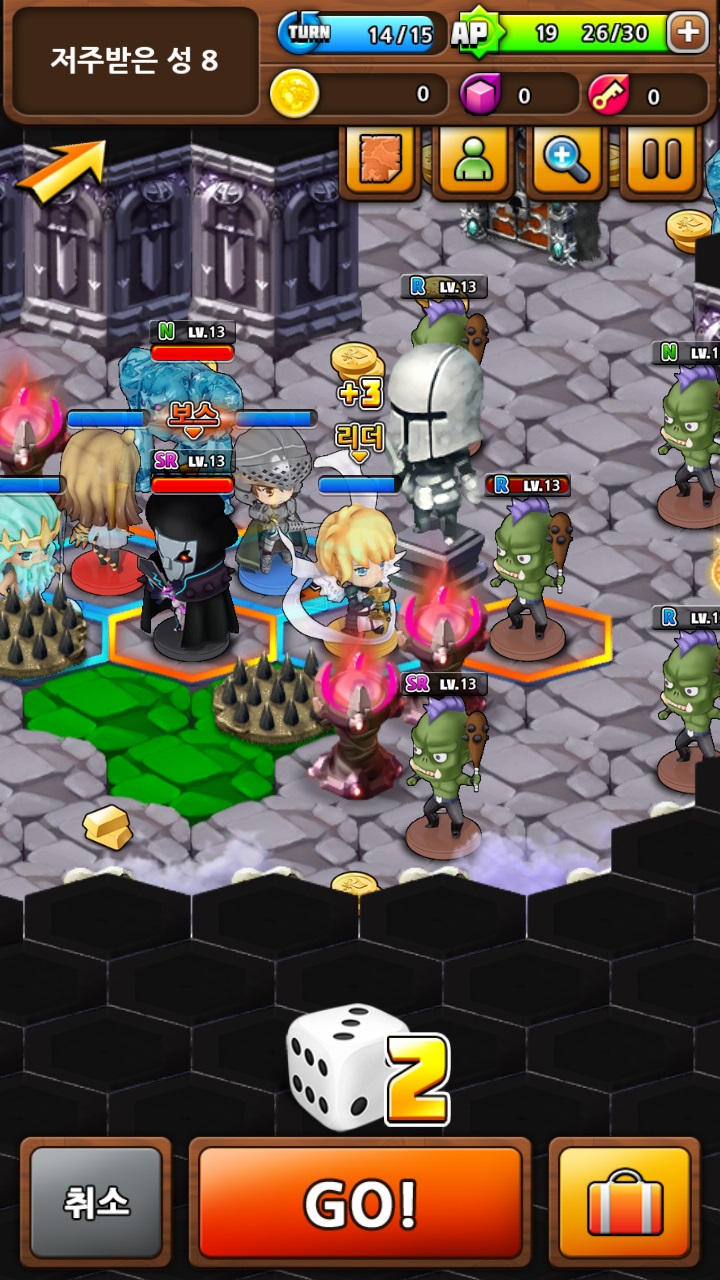Activate the magnifying glass zoom button

click(568, 158)
